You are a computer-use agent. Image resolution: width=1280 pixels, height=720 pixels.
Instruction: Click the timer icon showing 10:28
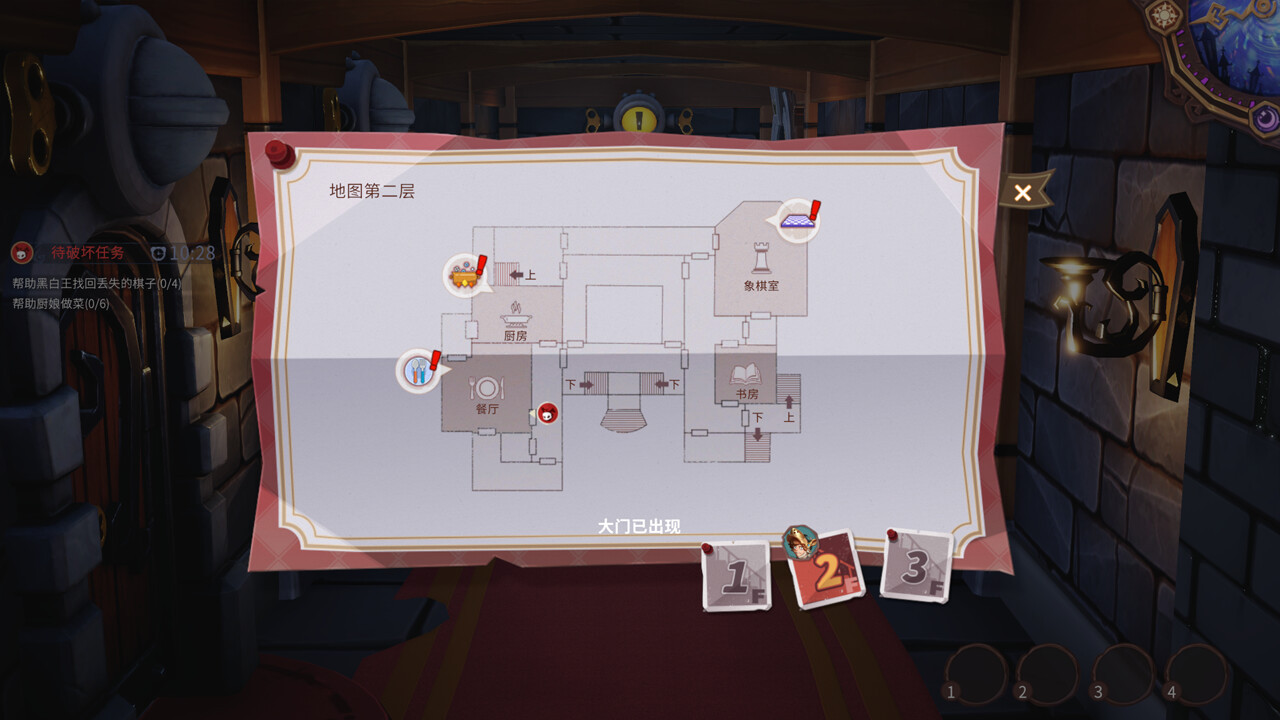pyautogui.click(x=158, y=252)
